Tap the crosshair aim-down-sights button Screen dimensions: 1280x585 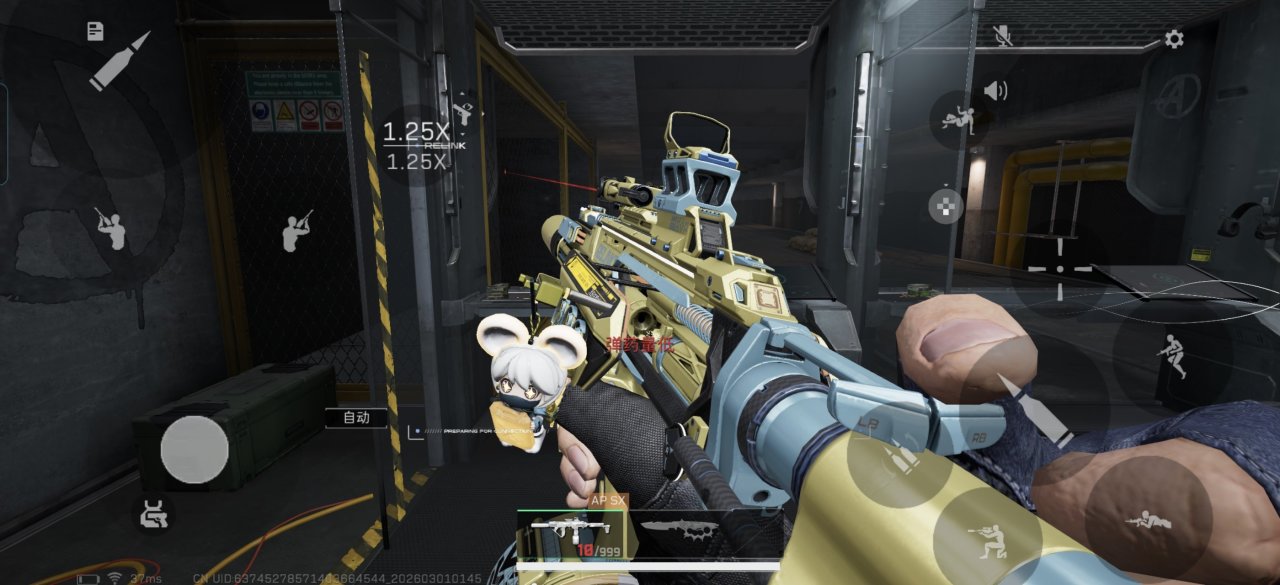click(1060, 269)
